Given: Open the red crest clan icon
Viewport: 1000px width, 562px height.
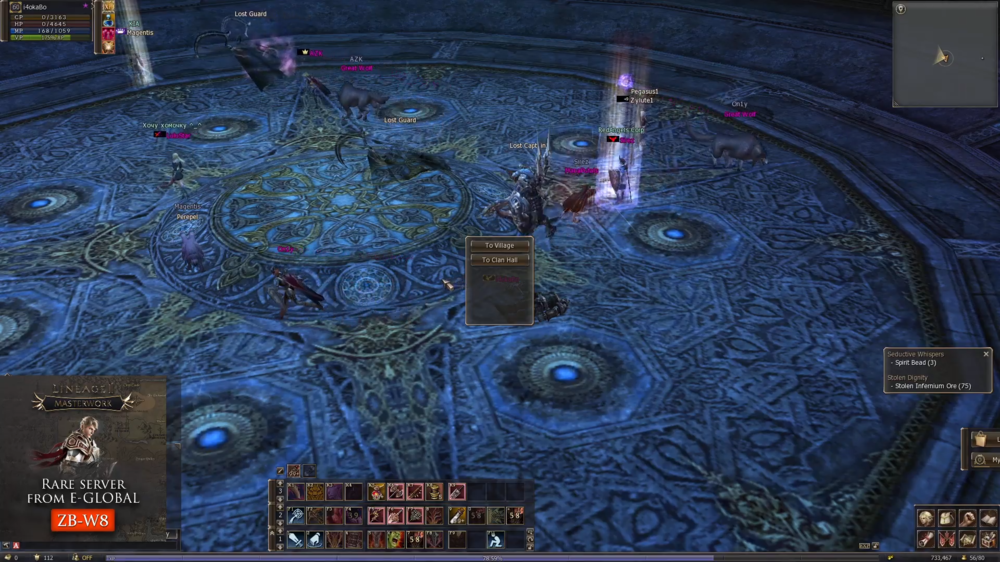Looking at the screenshot, I should 946,539.
